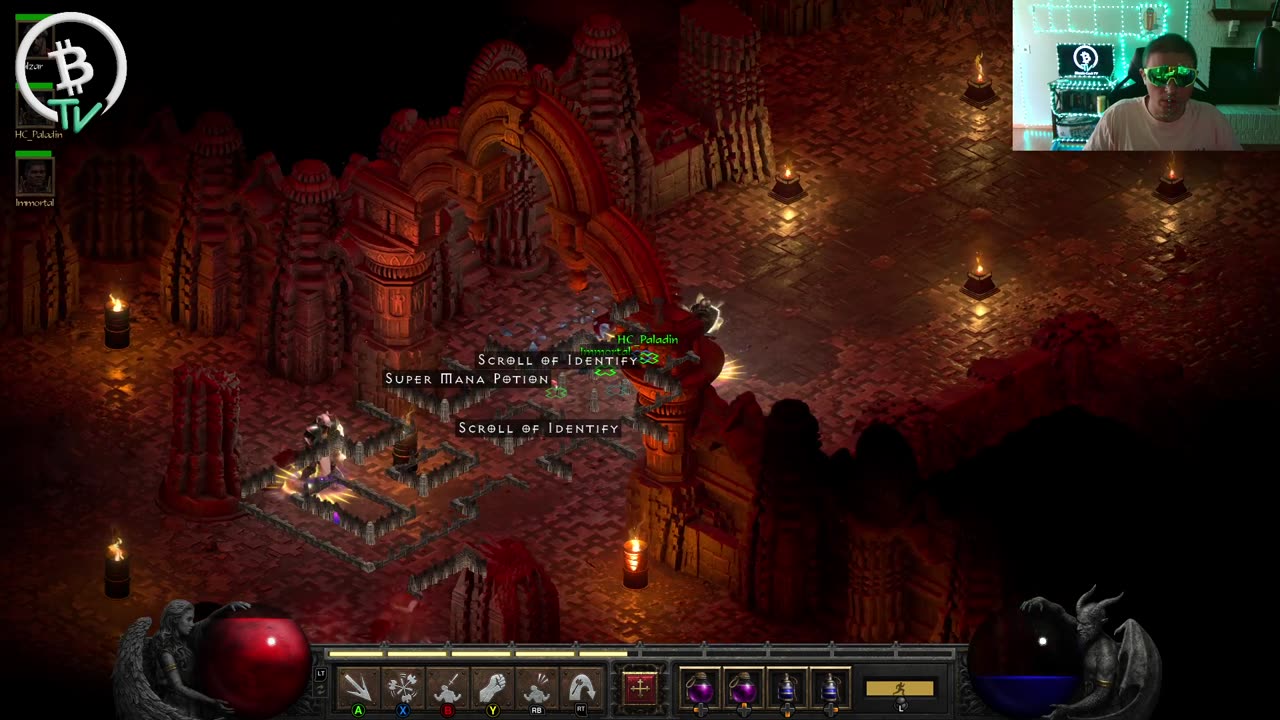Click the streamer webcam overlay
The width and height of the screenshot is (1280, 720).
pos(1145,75)
